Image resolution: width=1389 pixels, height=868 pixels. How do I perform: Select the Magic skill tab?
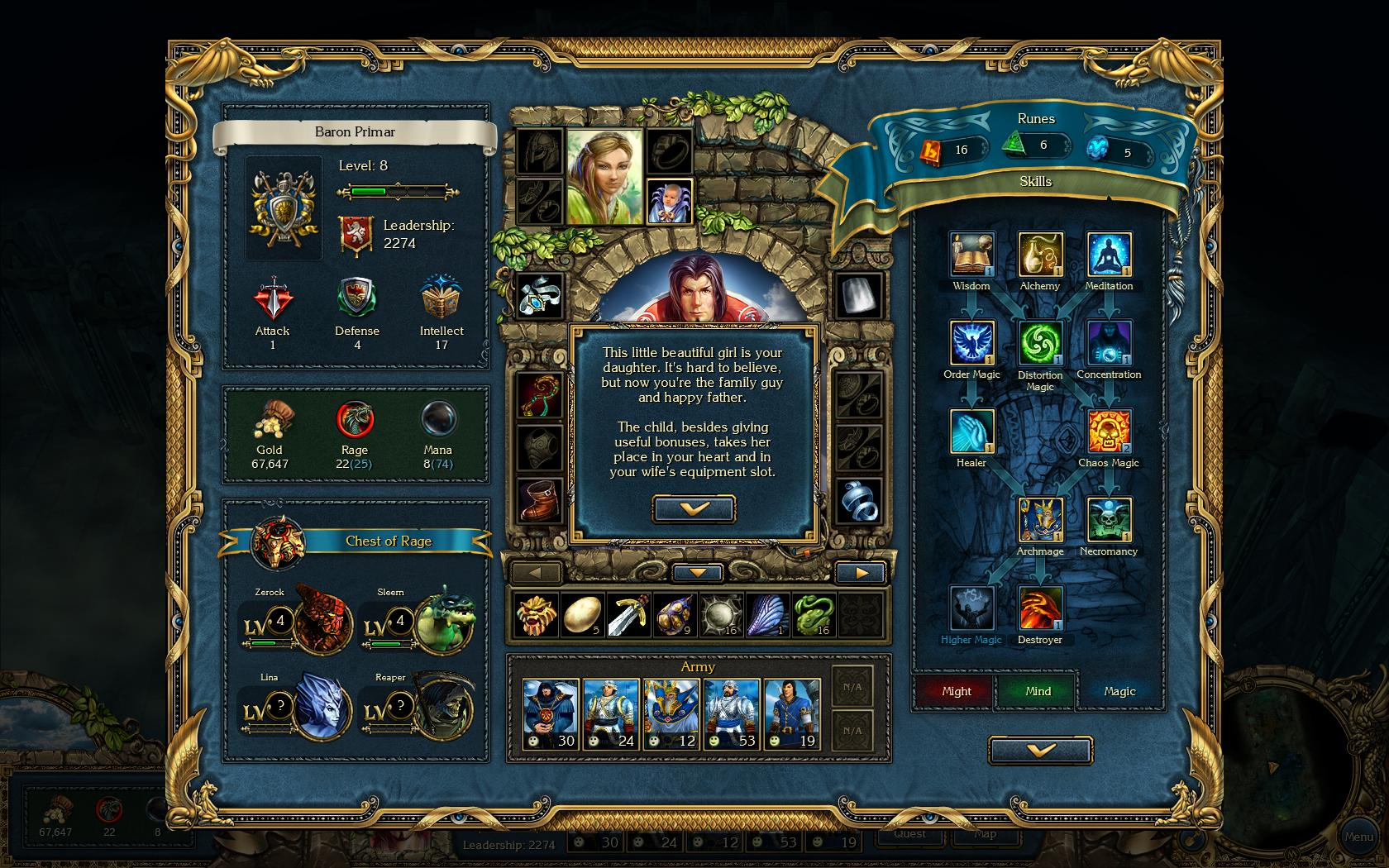1119,691
